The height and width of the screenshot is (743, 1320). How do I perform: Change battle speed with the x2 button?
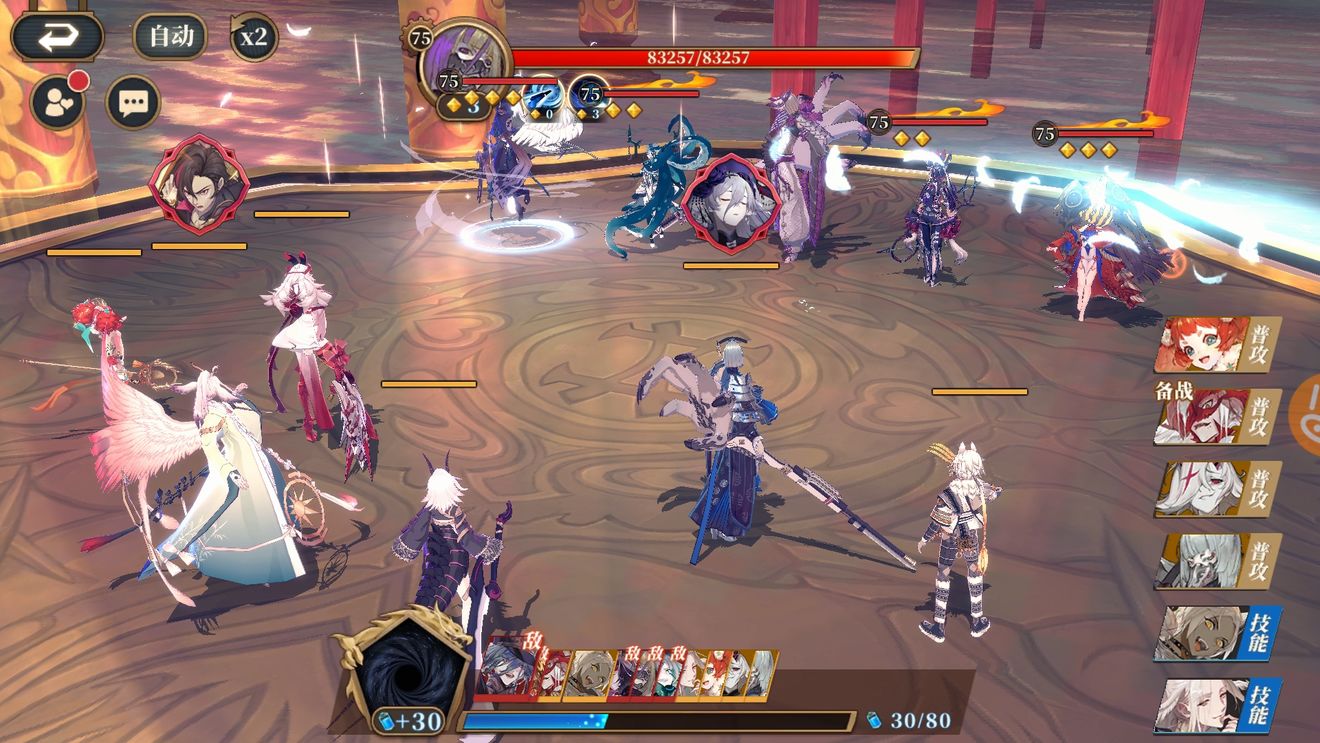254,38
